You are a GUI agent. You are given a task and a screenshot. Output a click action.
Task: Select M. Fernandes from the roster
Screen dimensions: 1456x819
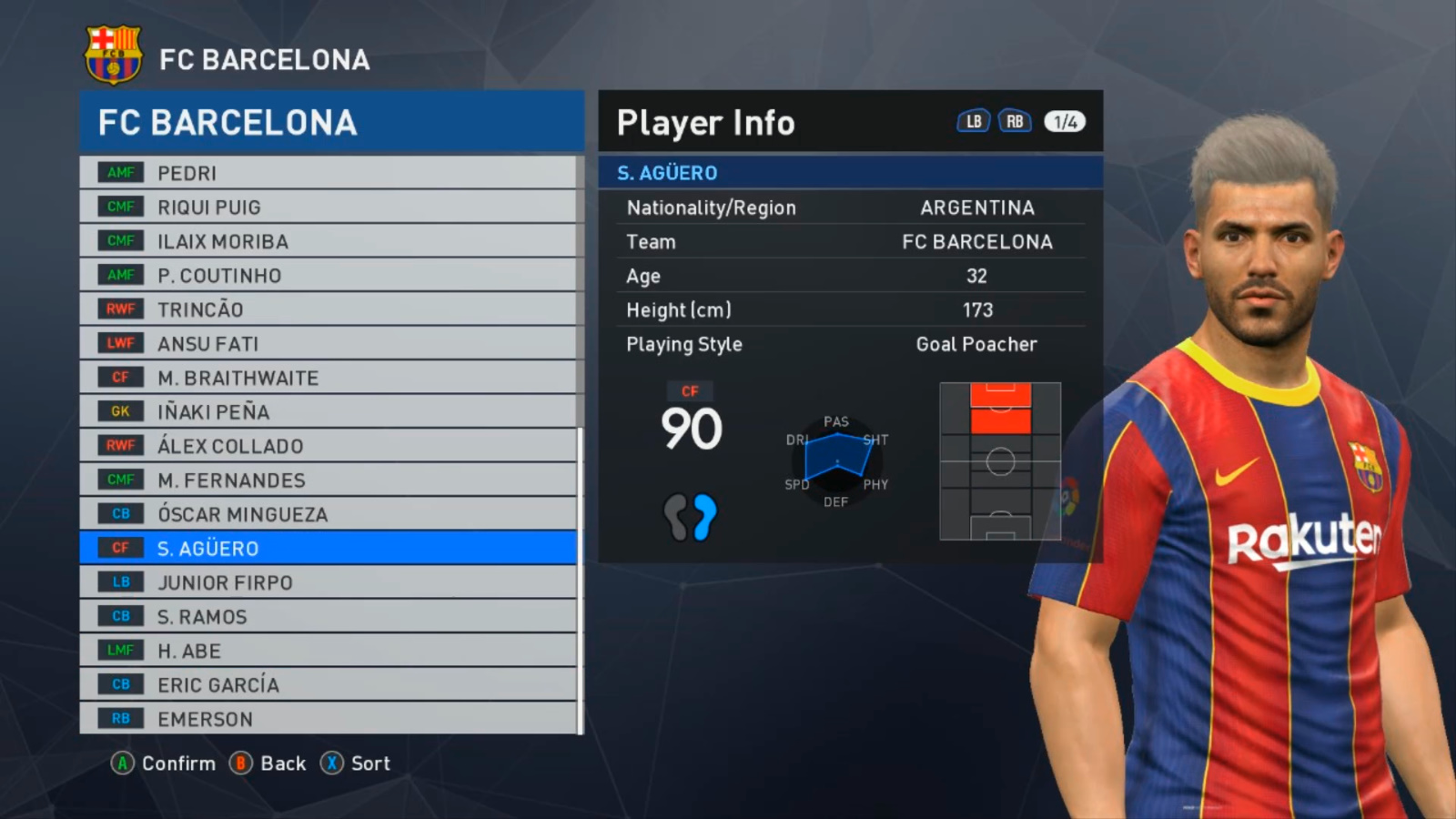tap(328, 480)
